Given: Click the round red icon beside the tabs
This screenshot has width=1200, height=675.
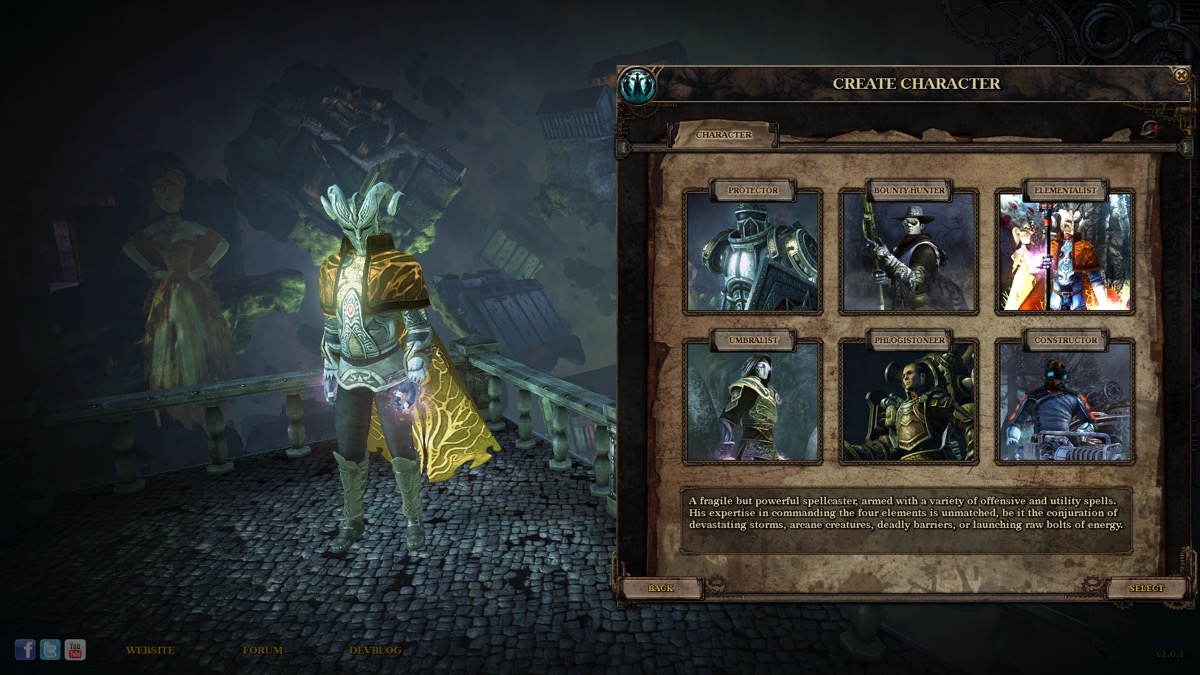Looking at the screenshot, I should click(x=1150, y=129).
